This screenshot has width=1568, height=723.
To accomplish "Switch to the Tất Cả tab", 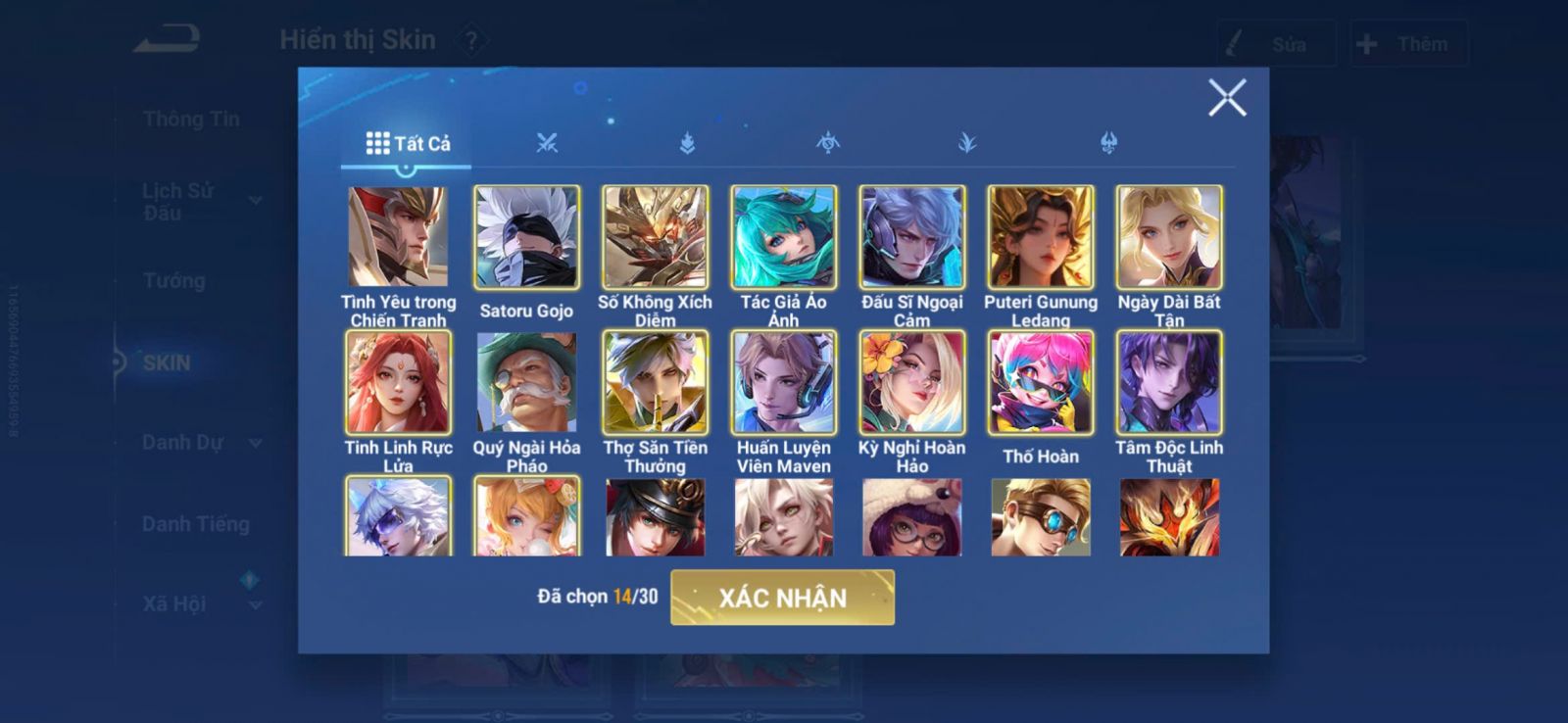I will click(408, 144).
